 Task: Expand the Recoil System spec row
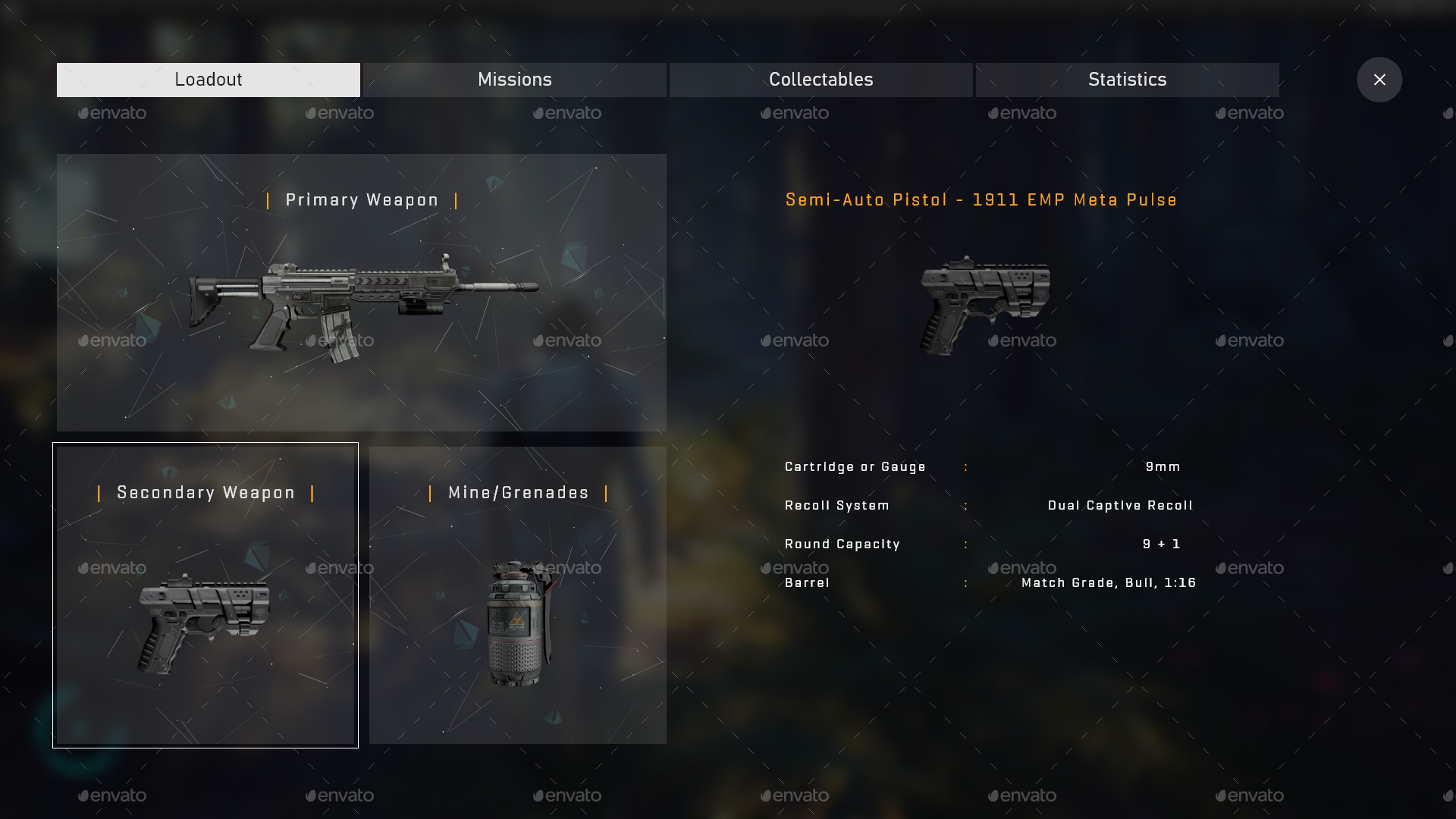click(837, 505)
